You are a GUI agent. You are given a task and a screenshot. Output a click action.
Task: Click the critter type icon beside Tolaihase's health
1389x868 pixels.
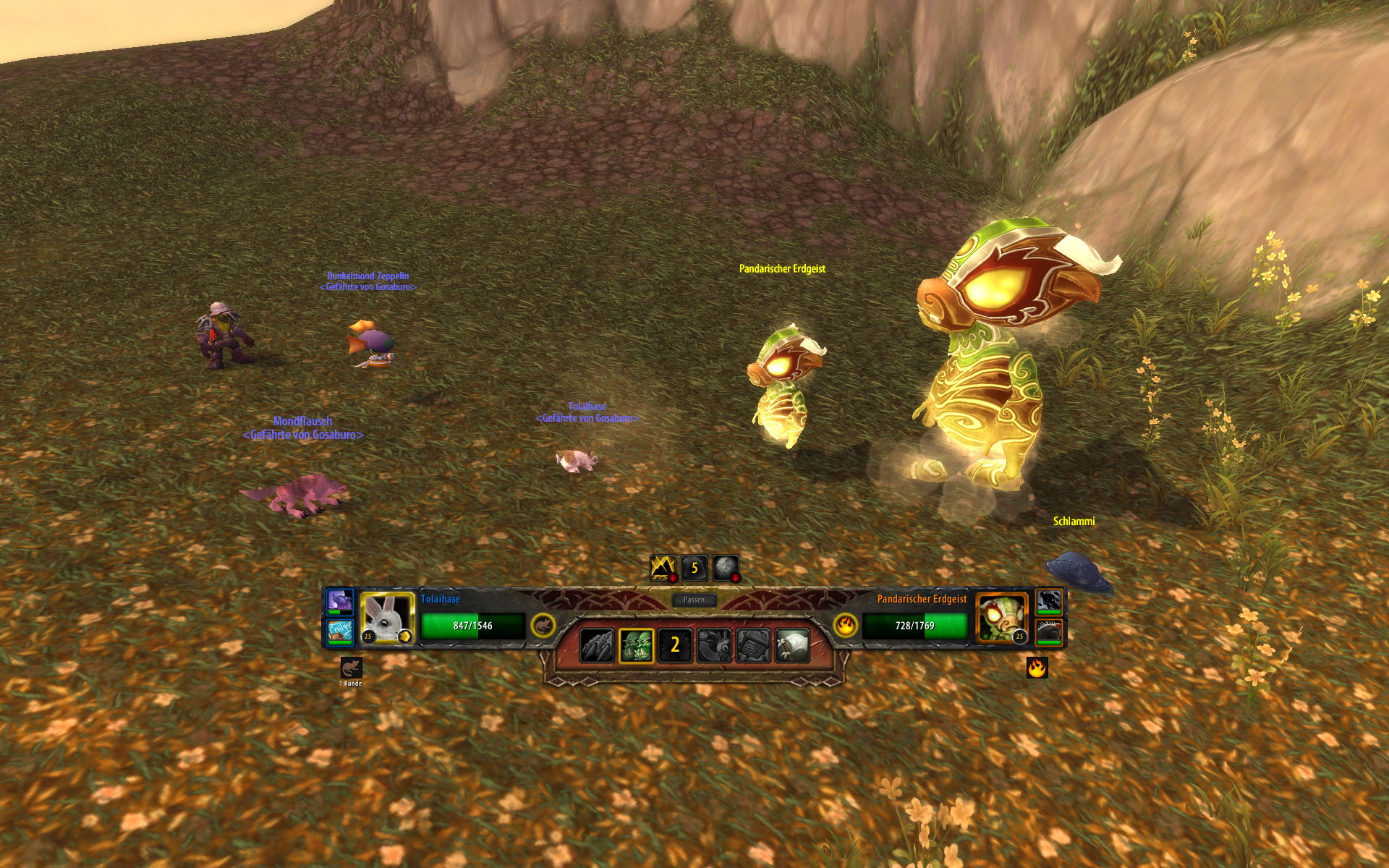click(x=543, y=626)
